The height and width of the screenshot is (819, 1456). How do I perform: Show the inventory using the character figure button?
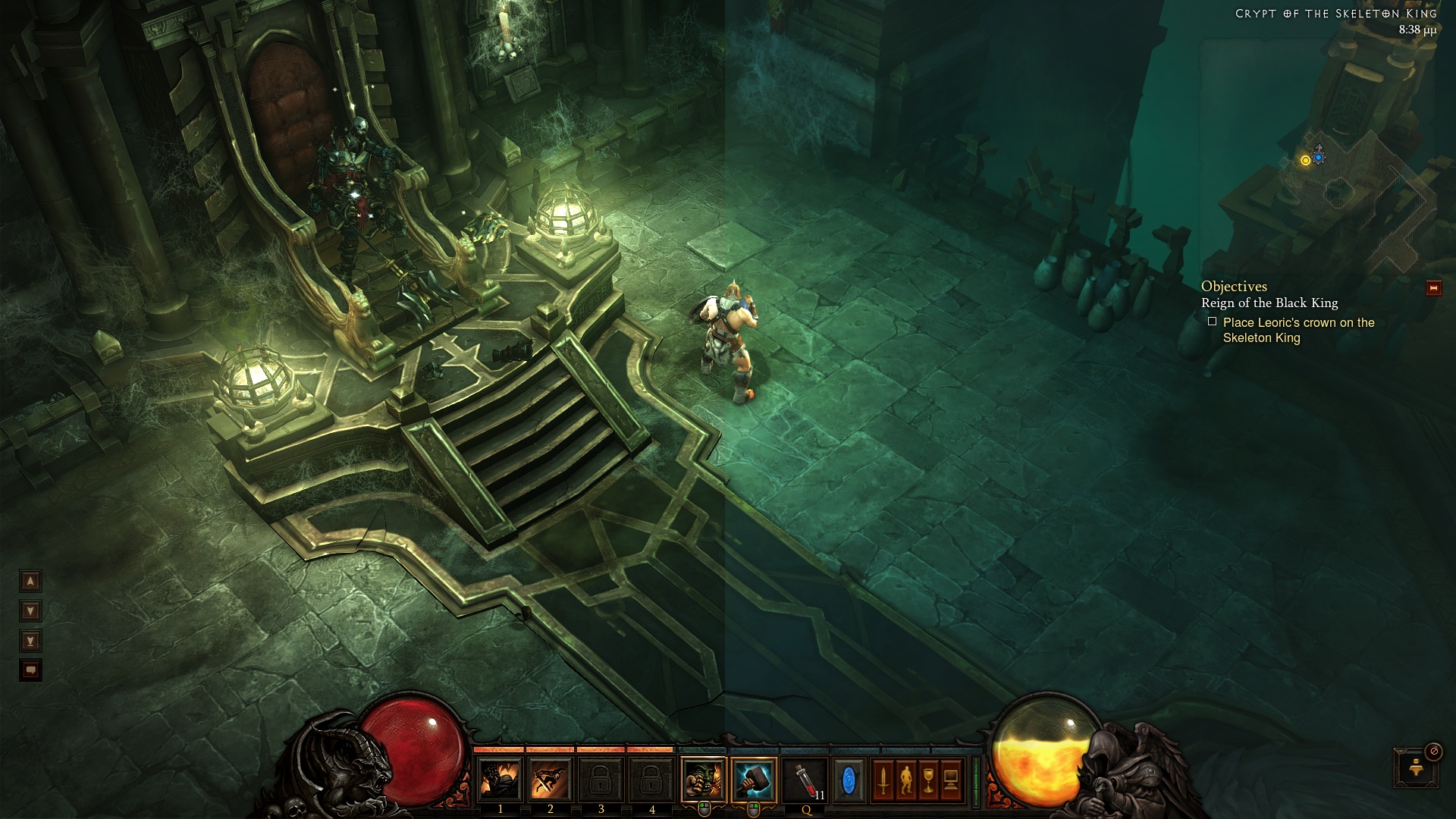click(906, 780)
